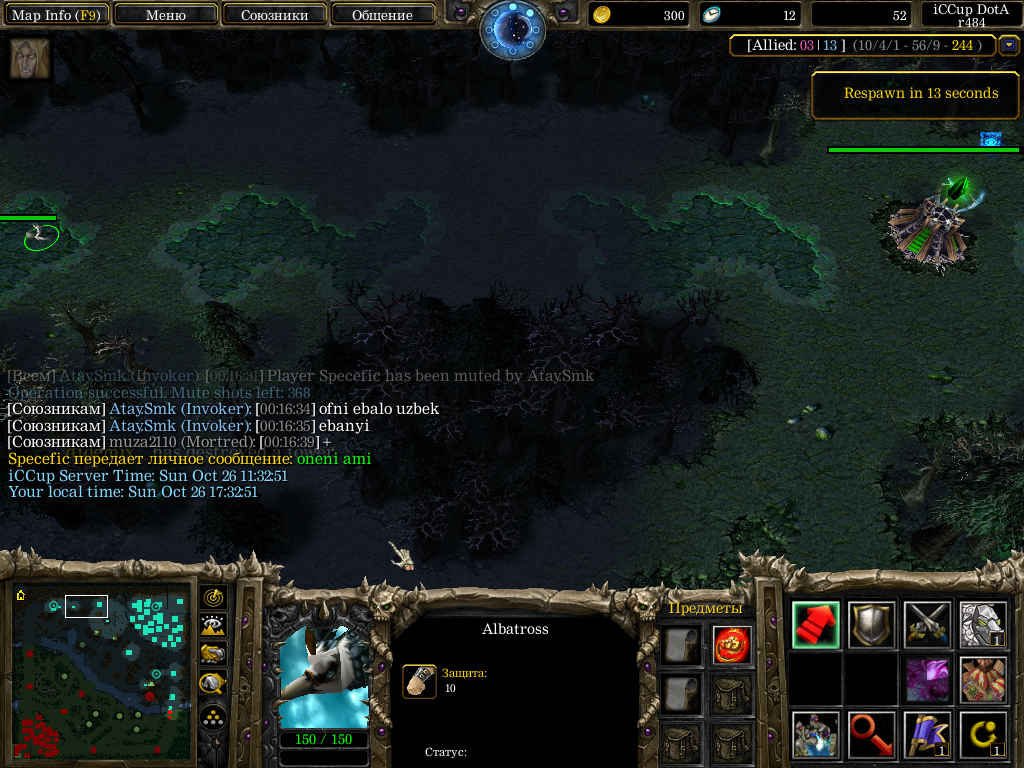Open the Общение chat log
Viewport: 1024px width, 768px height.
click(x=382, y=15)
